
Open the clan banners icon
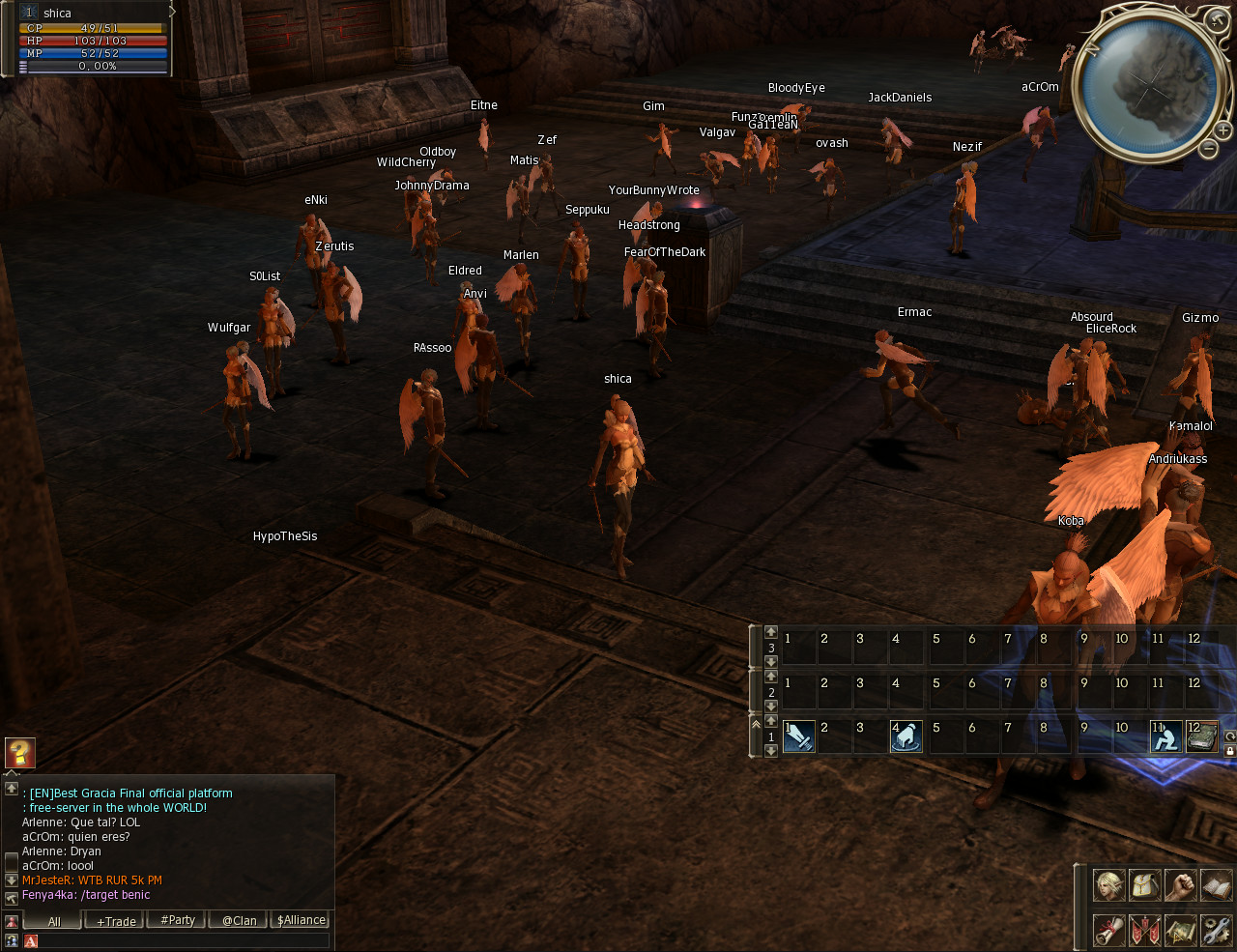(1144, 930)
